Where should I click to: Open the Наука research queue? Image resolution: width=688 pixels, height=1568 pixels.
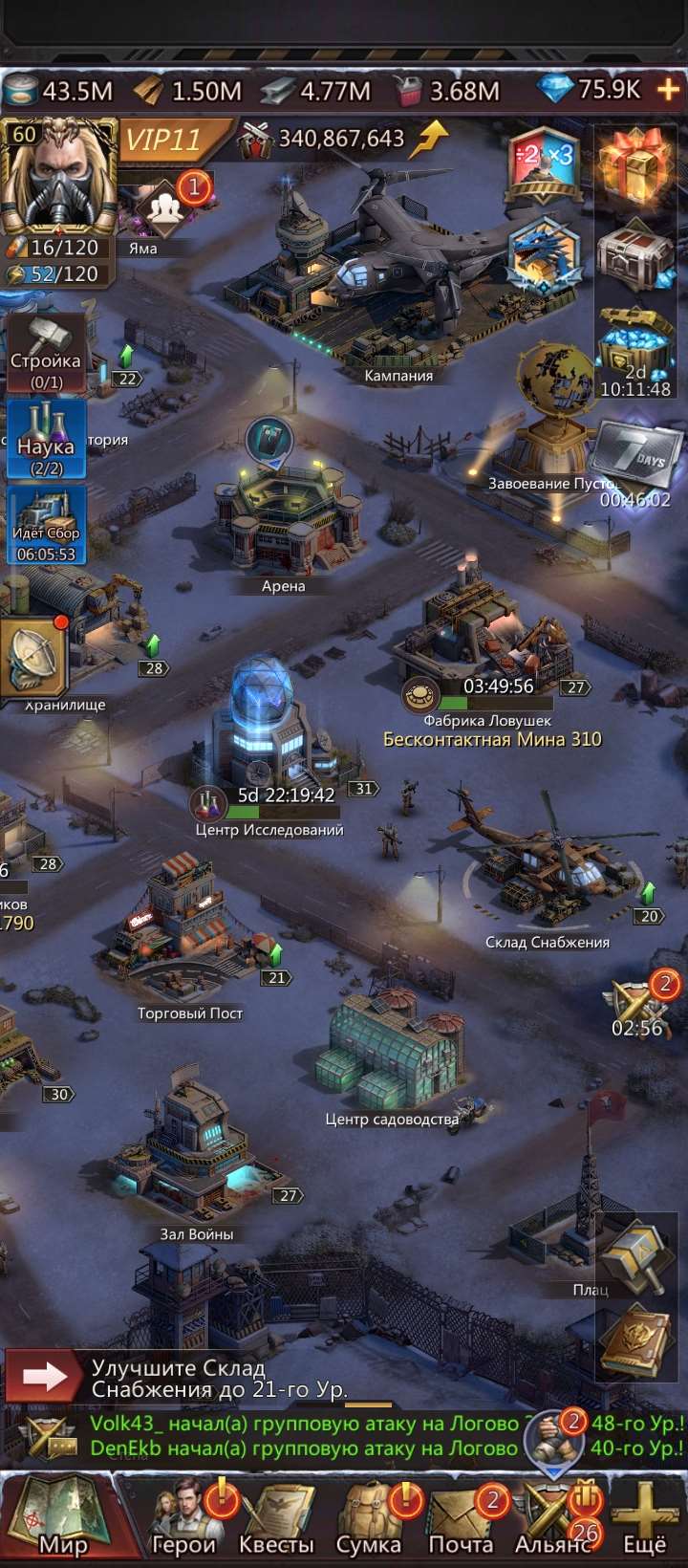(46, 439)
